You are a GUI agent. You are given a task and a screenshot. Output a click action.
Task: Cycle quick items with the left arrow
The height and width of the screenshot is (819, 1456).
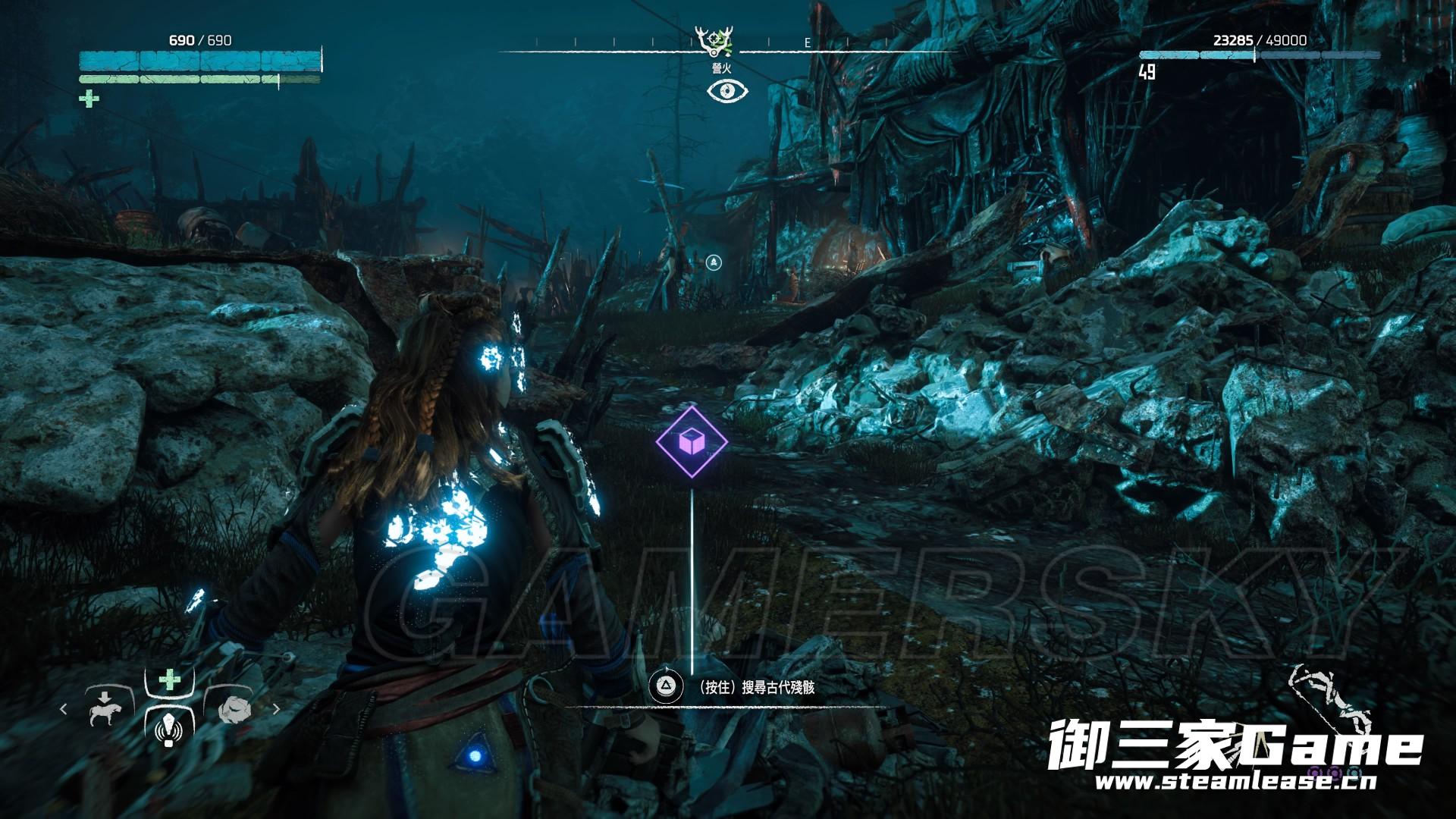click(64, 709)
